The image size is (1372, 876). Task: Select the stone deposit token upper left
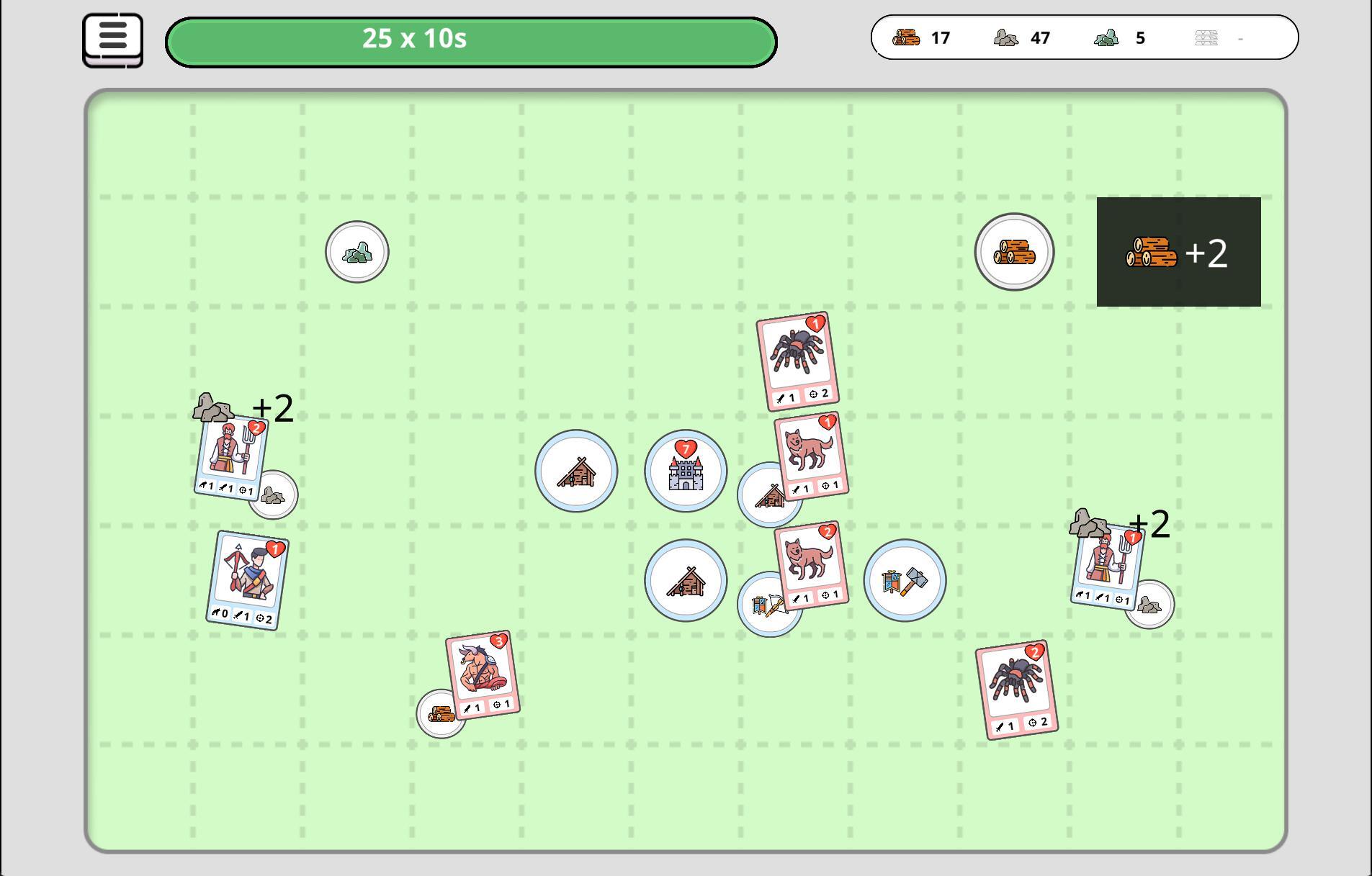(356, 251)
